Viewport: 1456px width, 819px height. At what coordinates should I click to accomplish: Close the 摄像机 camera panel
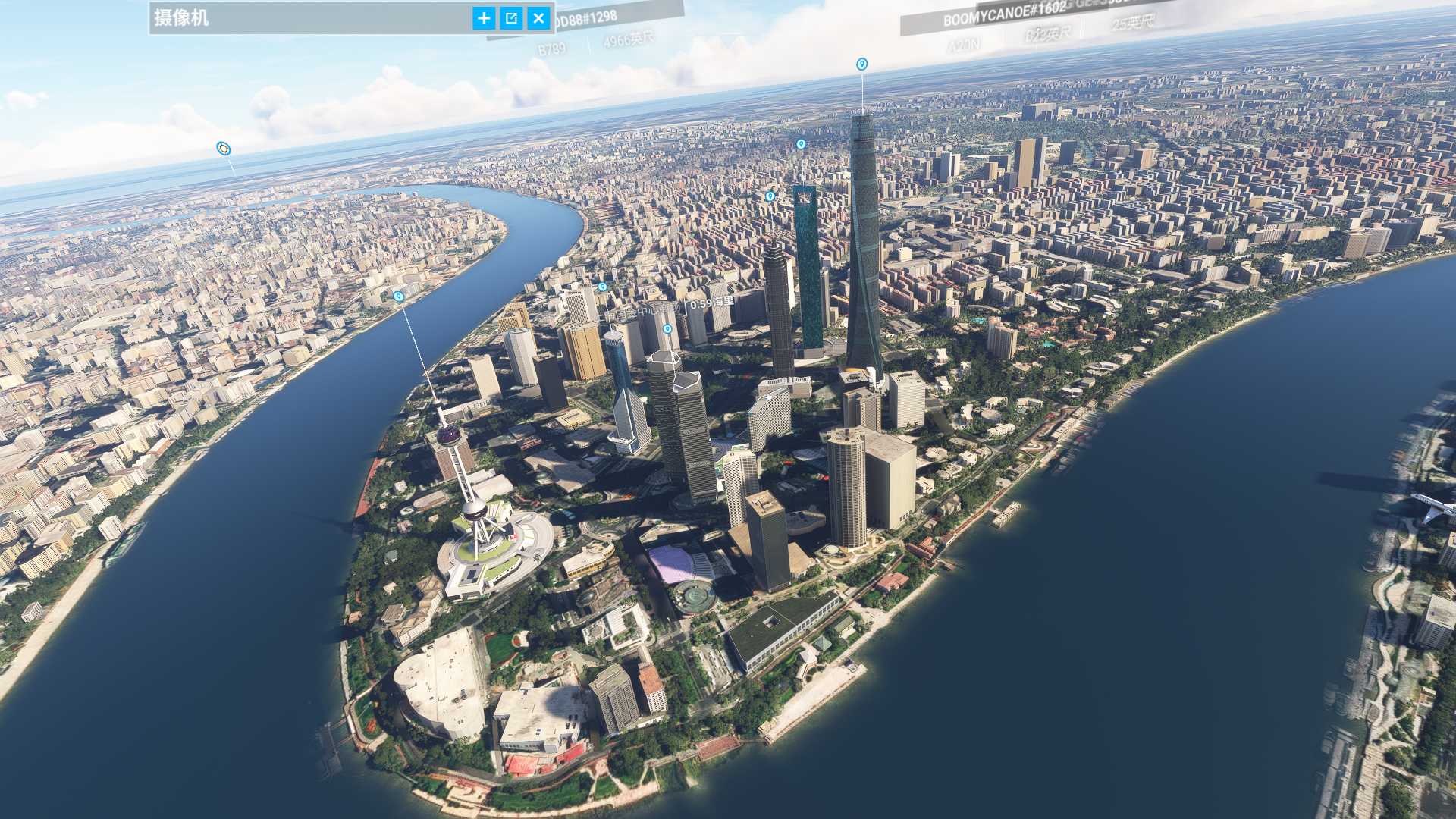click(x=538, y=18)
